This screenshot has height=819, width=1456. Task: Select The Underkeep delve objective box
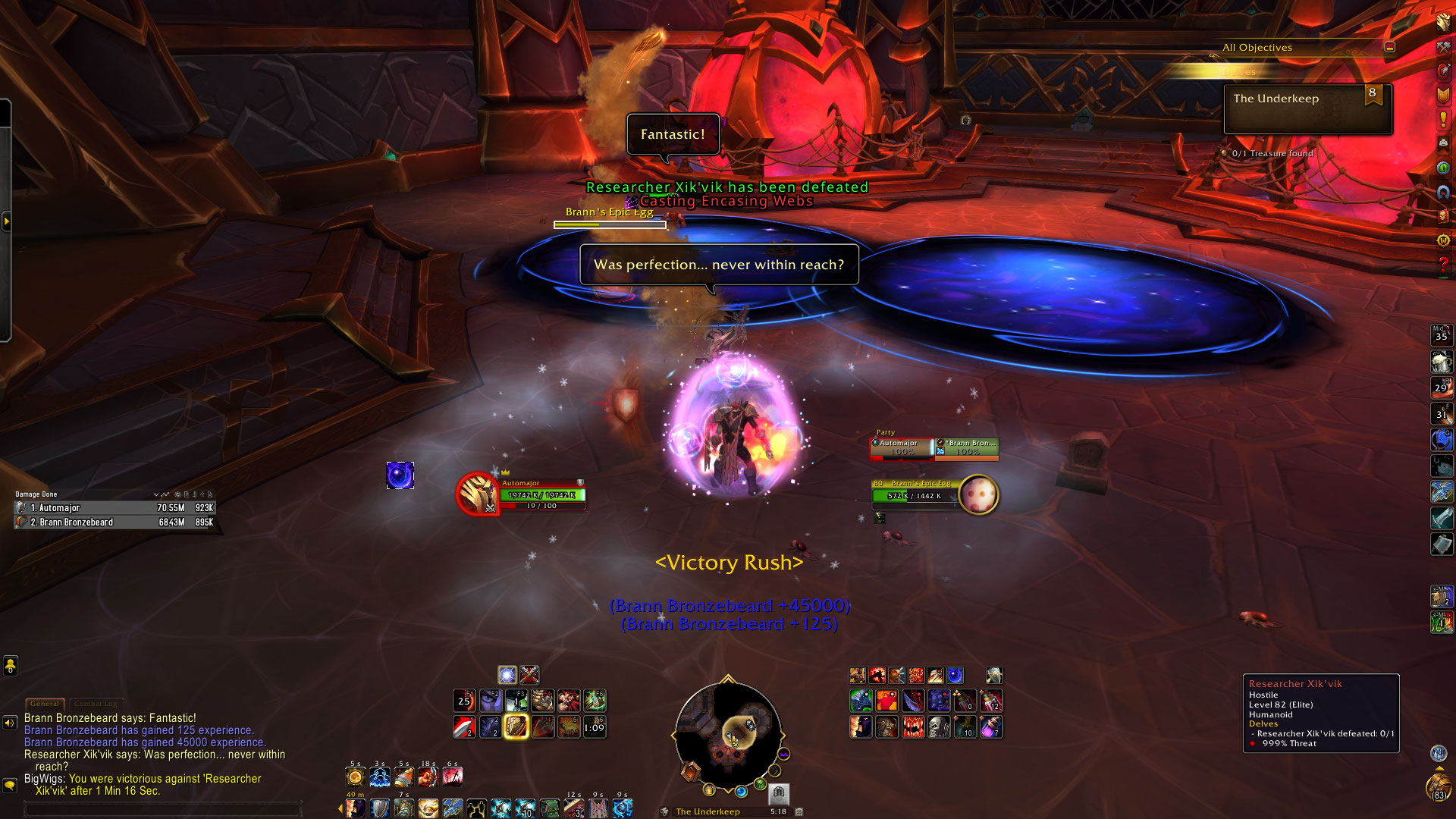pyautogui.click(x=1307, y=109)
